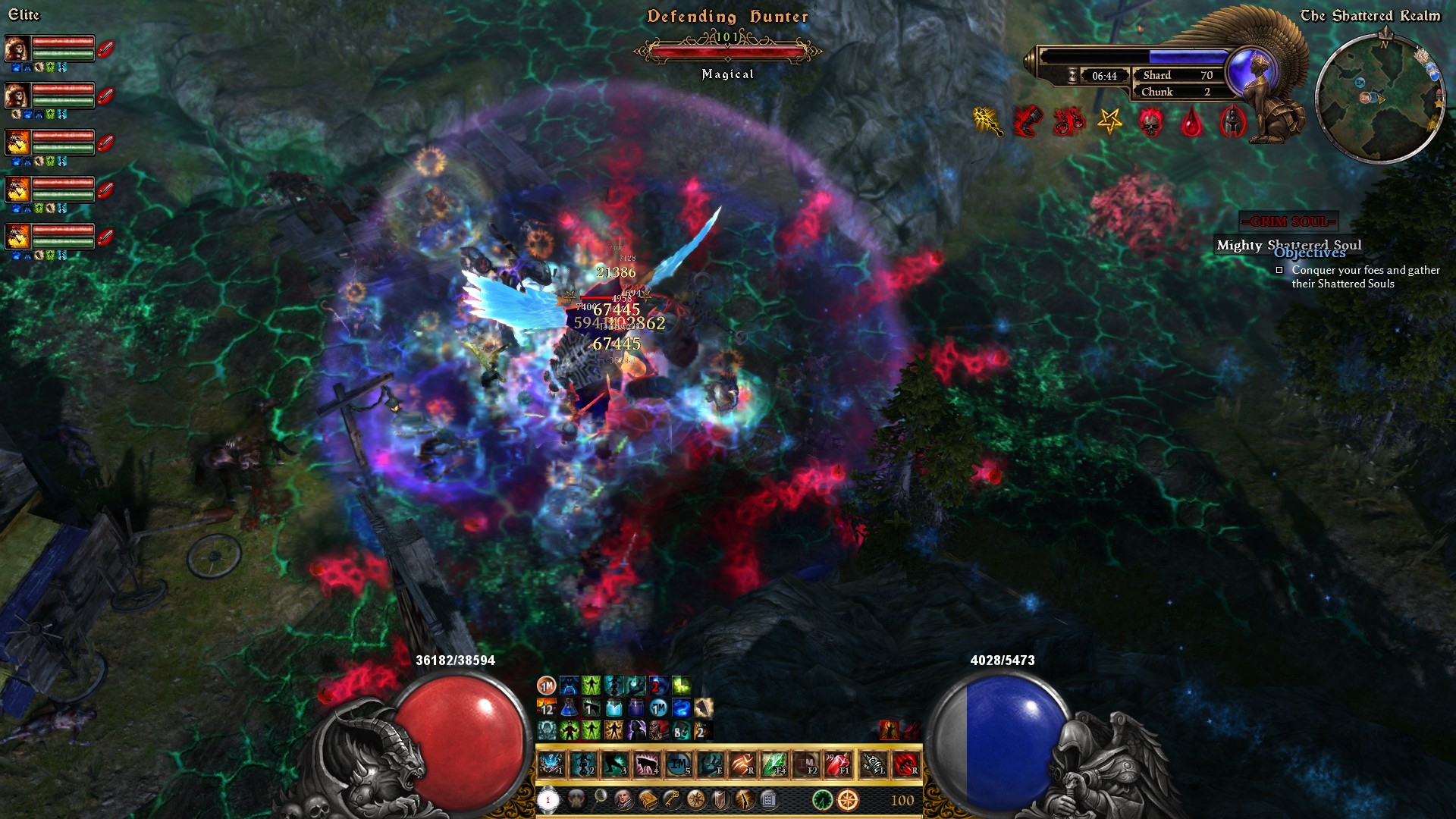Drink the red health potion in slot F1

(x=838, y=764)
